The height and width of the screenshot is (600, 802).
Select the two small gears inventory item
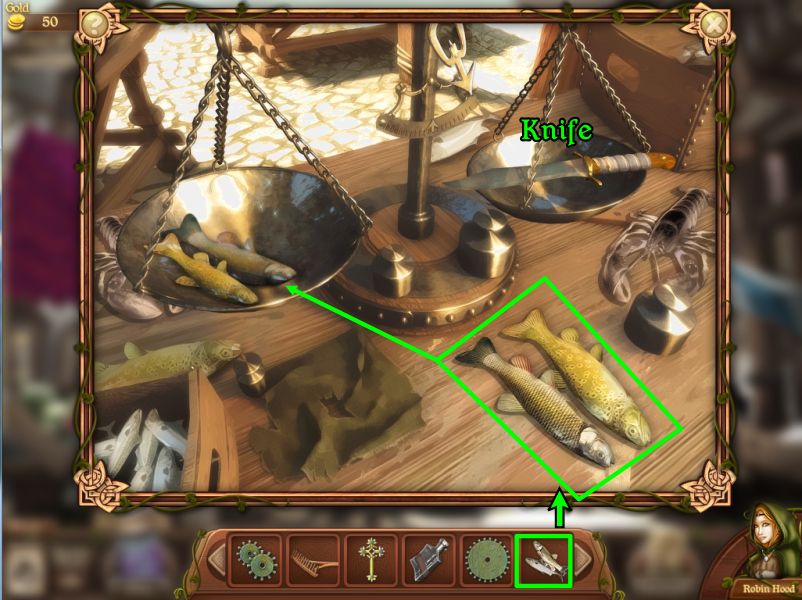tap(254, 560)
